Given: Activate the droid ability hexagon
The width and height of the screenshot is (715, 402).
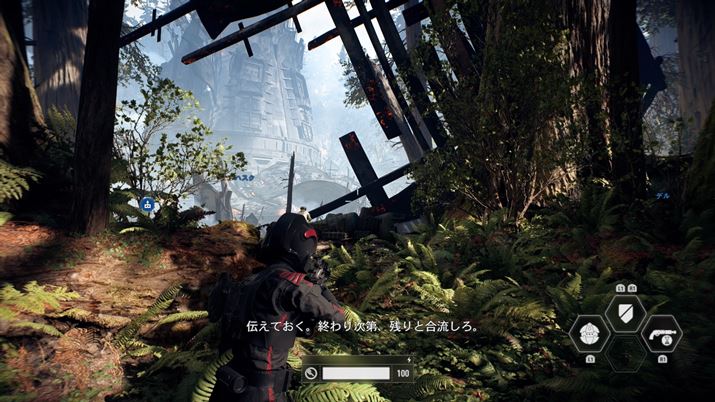Looking at the screenshot, I should (589, 334).
